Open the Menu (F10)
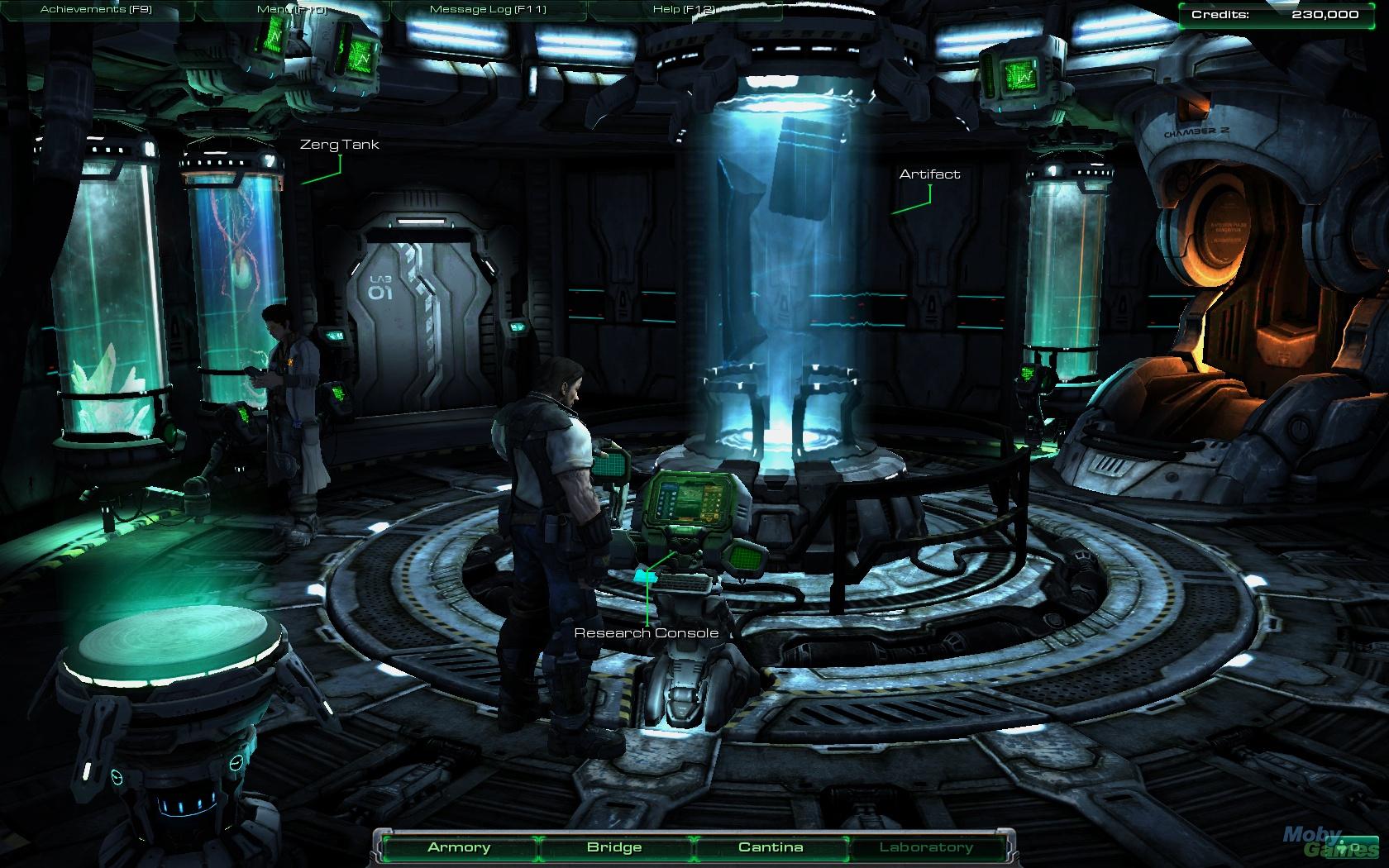The height and width of the screenshot is (868, 1389). pos(291,8)
